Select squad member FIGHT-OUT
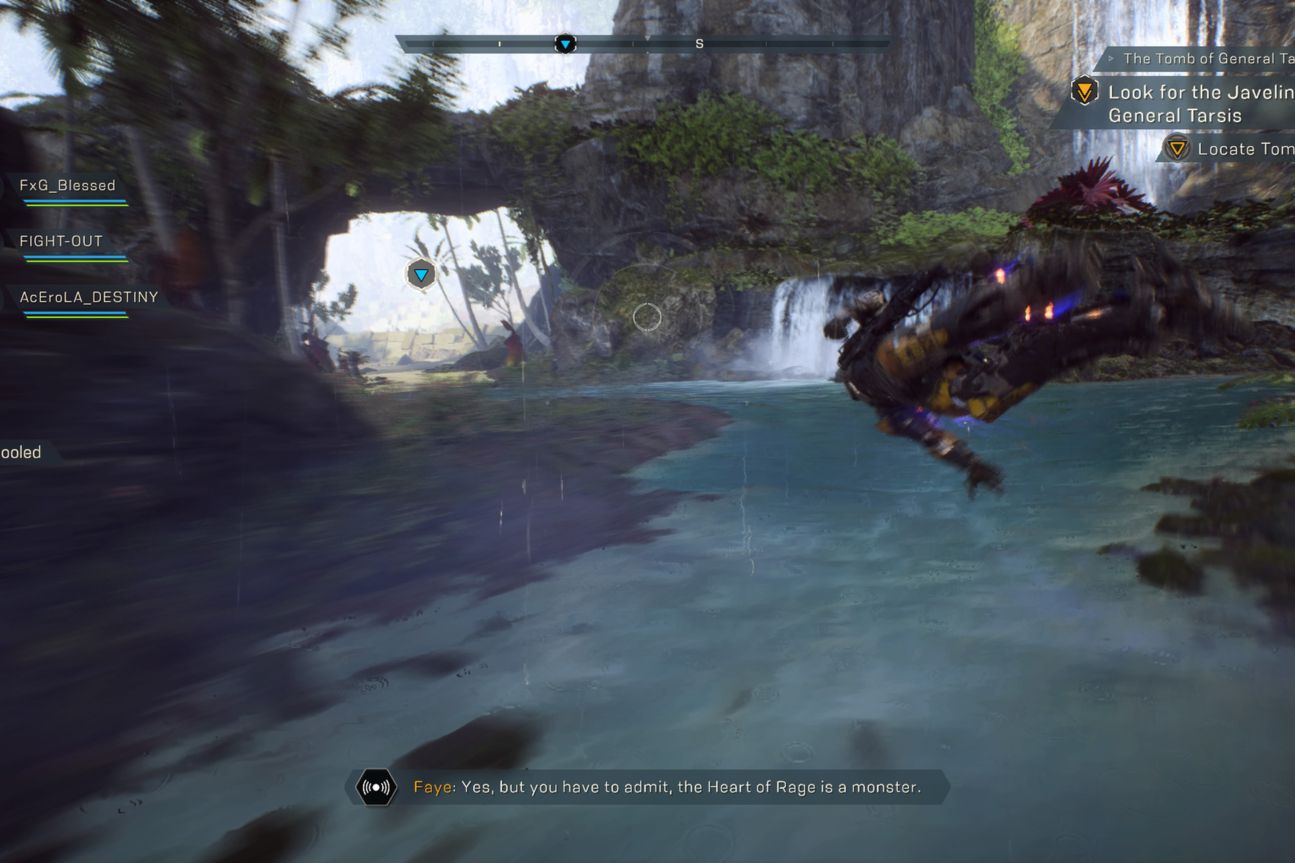Image resolution: width=1295 pixels, height=863 pixels. (x=61, y=242)
